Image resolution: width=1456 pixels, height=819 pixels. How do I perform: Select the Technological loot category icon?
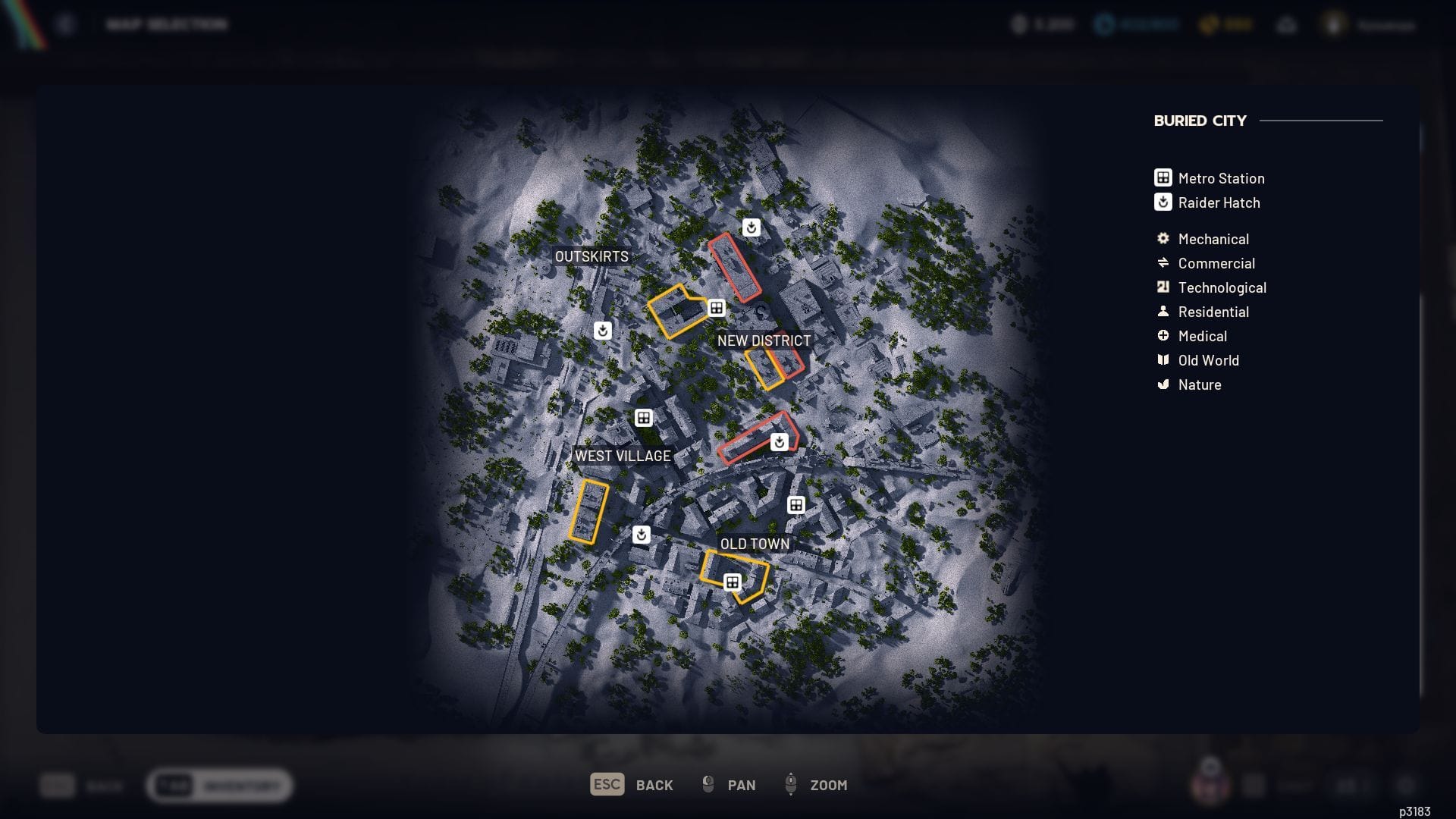tap(1162, 287)
